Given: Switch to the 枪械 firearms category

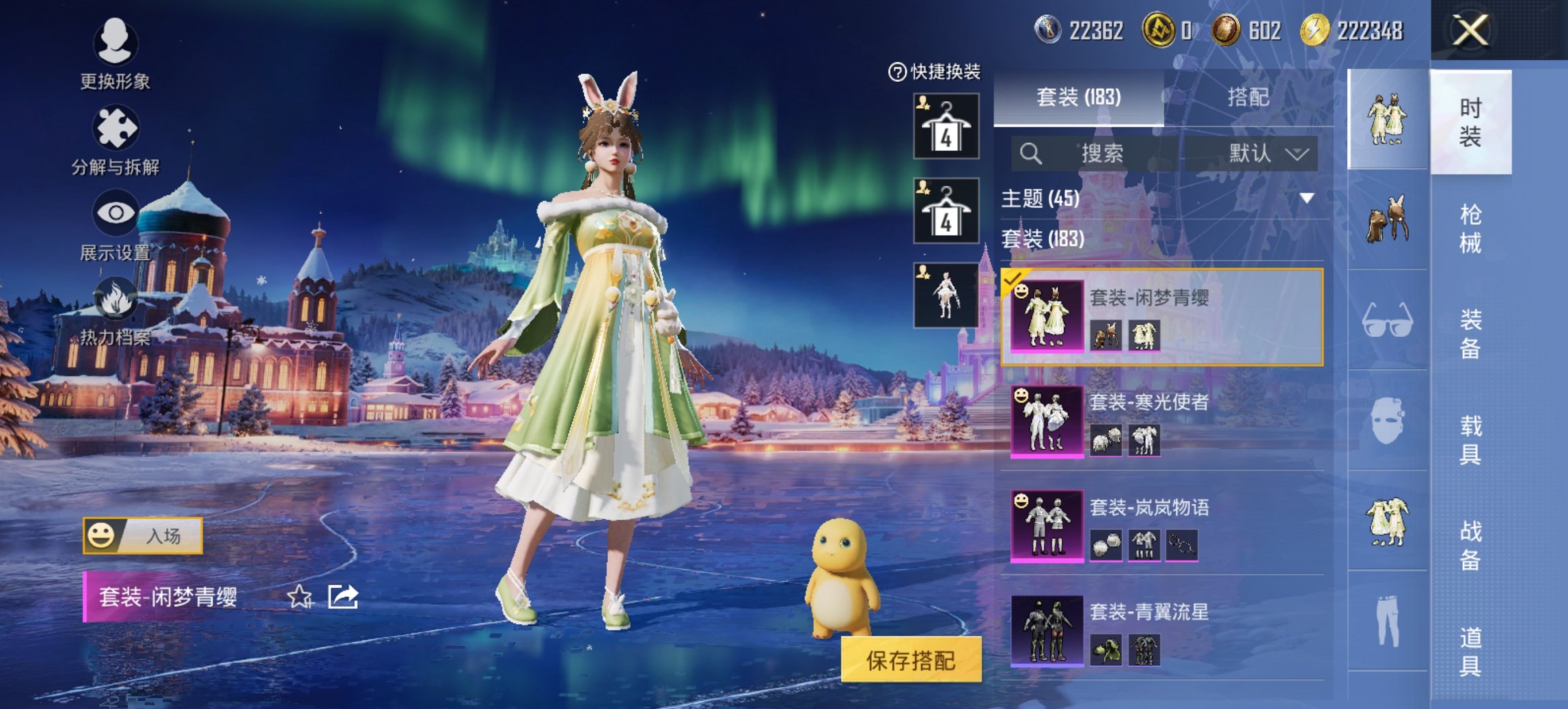Looking at the screenshot, I should pos(1470,228).
